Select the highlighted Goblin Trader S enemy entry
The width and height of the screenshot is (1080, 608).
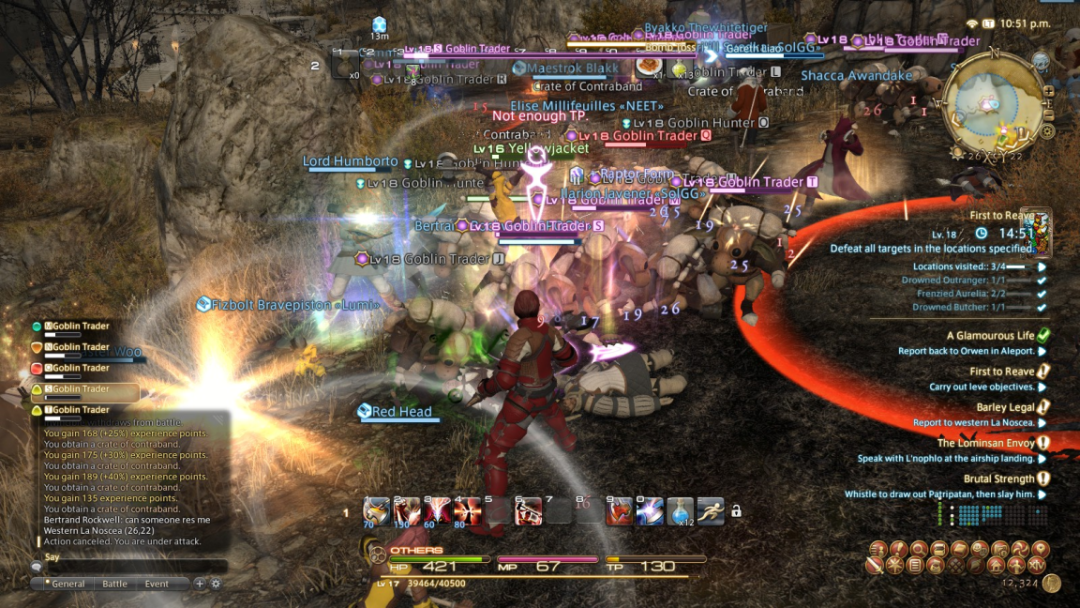84,389
